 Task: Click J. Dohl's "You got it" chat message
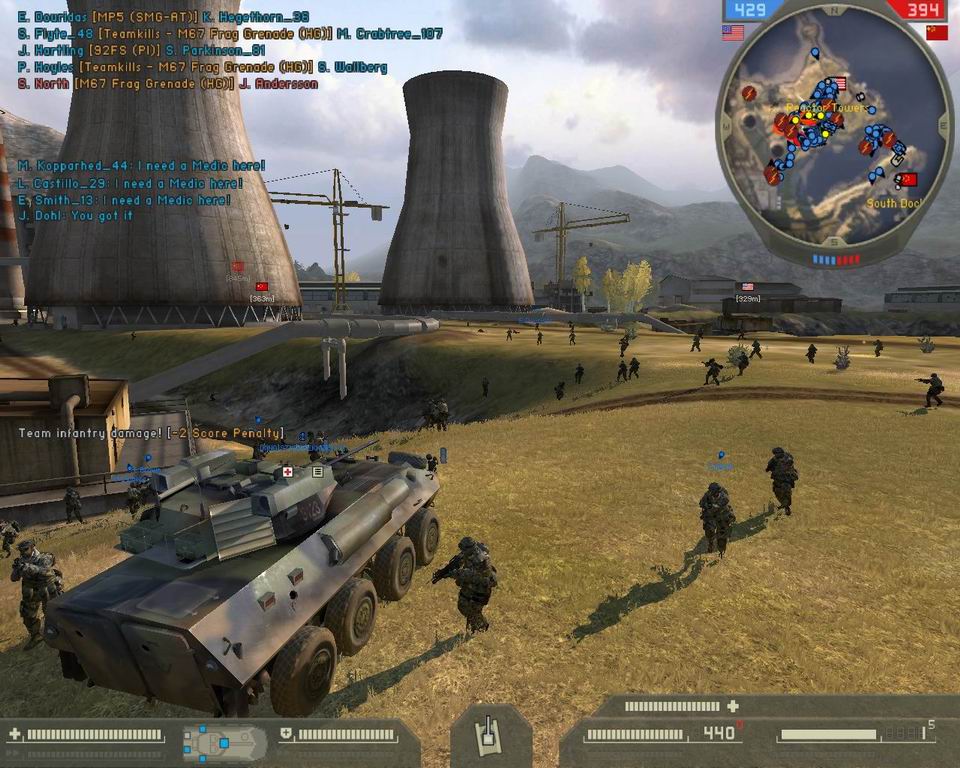coord(75,215)
